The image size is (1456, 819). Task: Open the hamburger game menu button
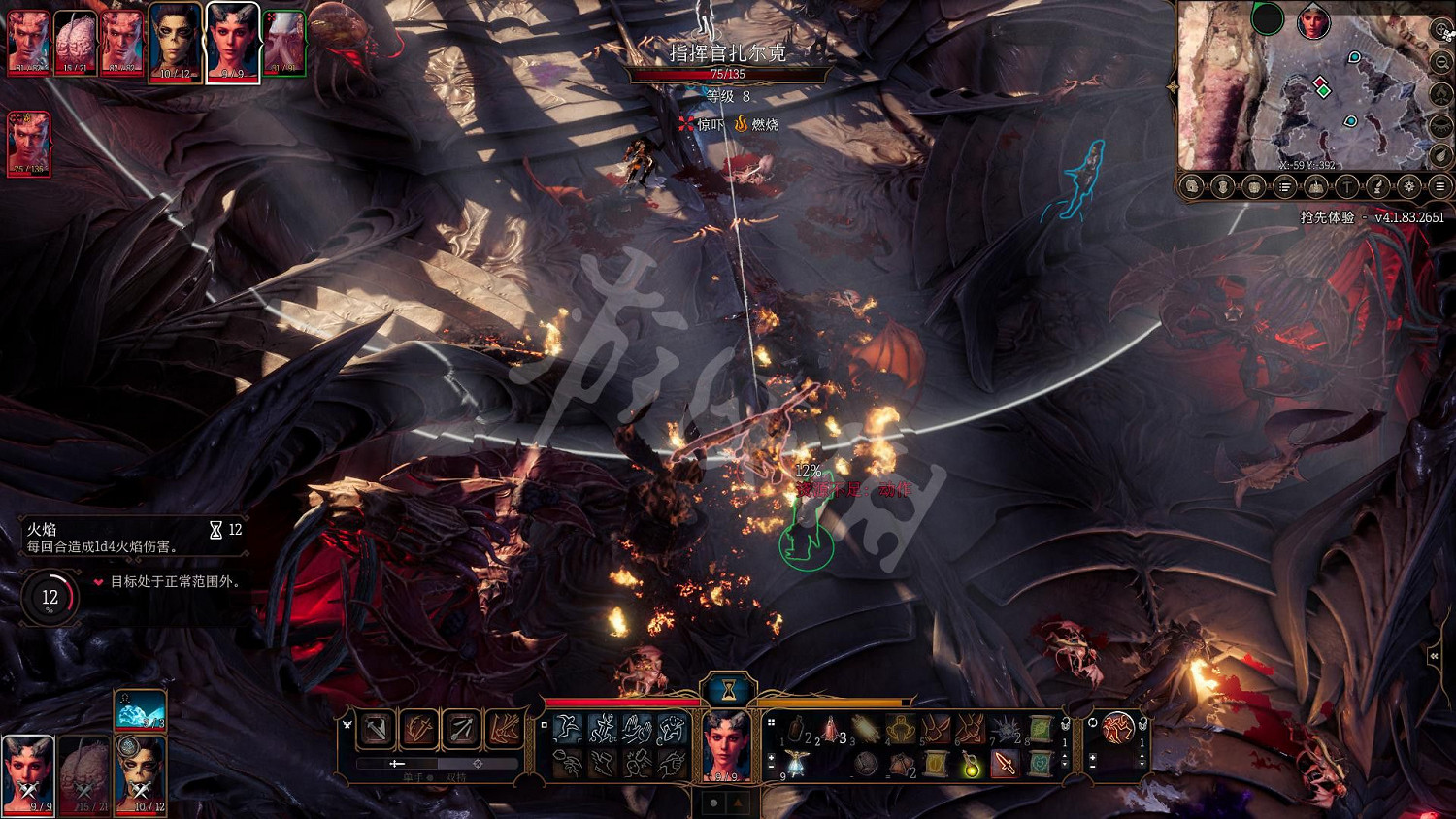1440,186
